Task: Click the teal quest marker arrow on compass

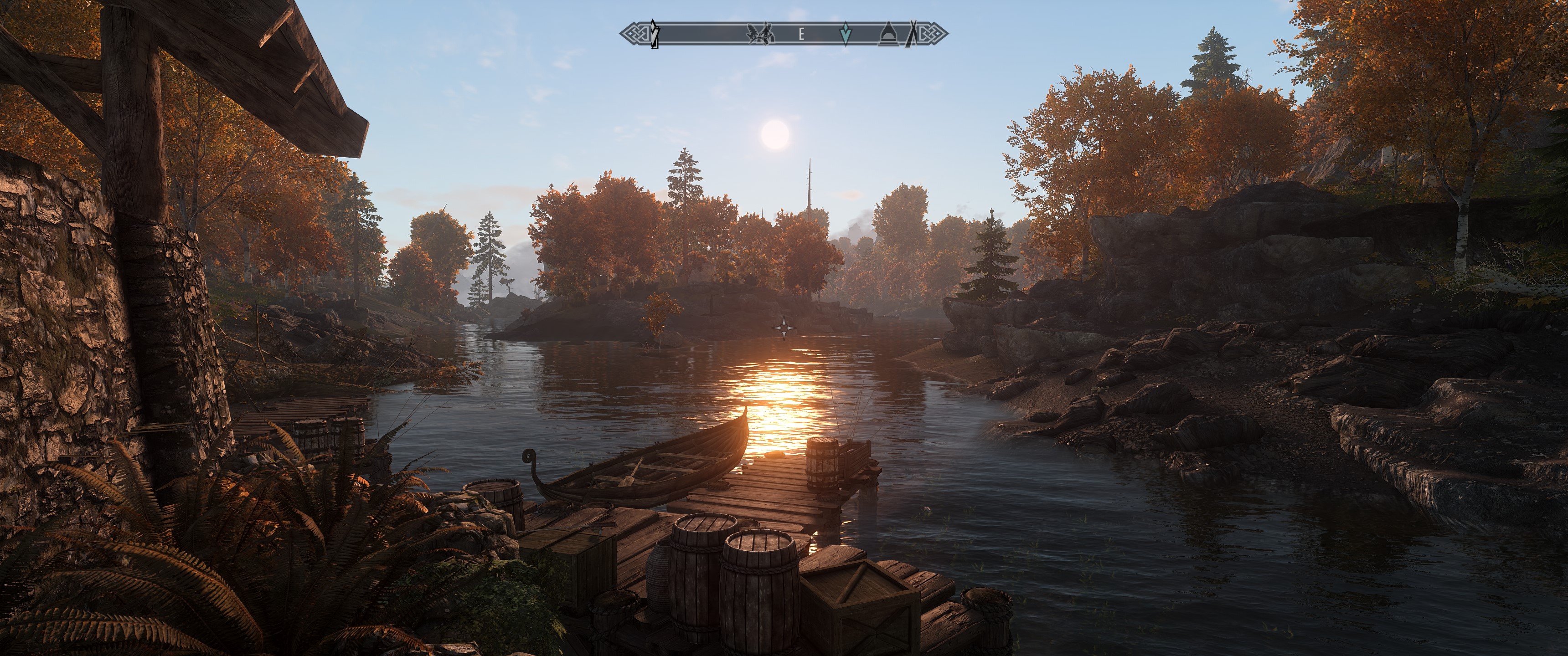Action: click(845, 35)
